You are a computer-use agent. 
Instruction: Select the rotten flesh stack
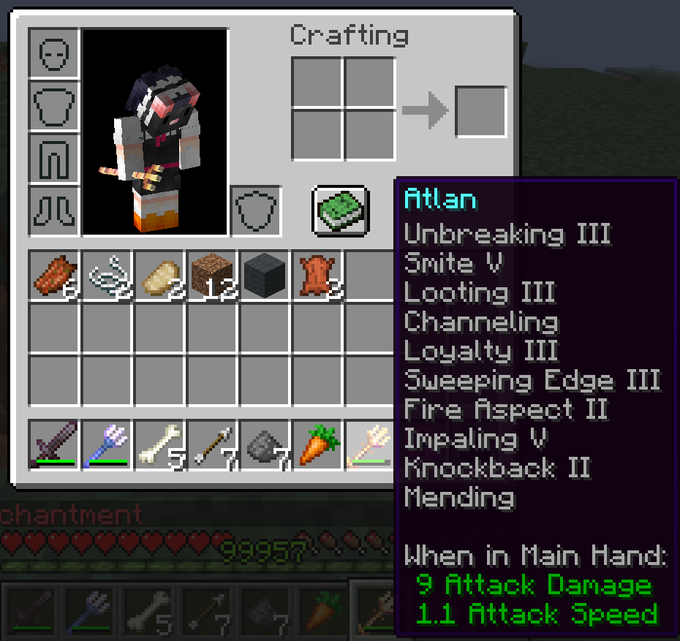click(x=54, y=275)
